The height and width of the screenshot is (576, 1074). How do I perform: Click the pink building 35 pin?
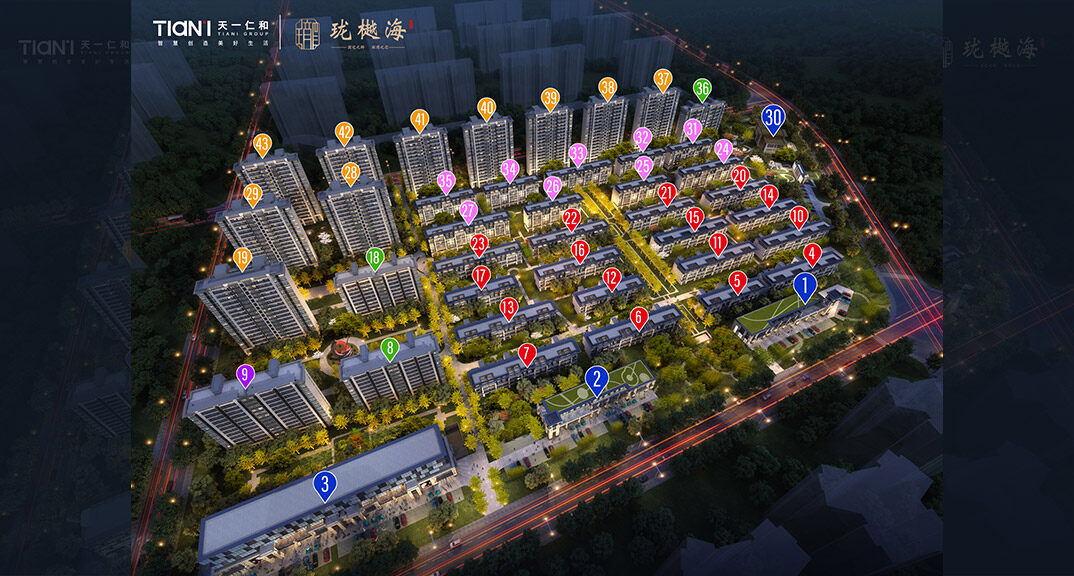(446, 182)
